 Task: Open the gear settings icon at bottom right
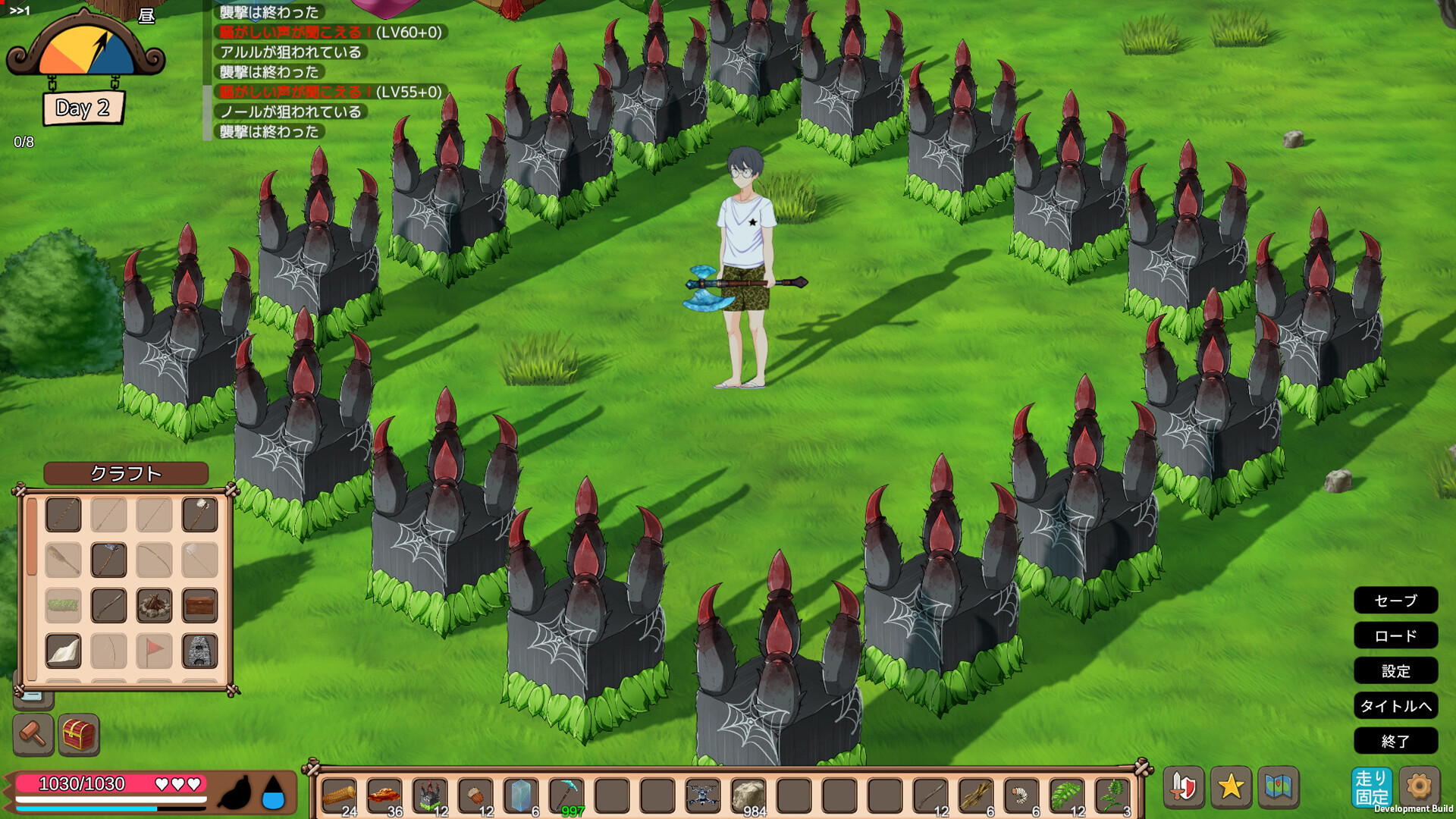point(1418,786)
